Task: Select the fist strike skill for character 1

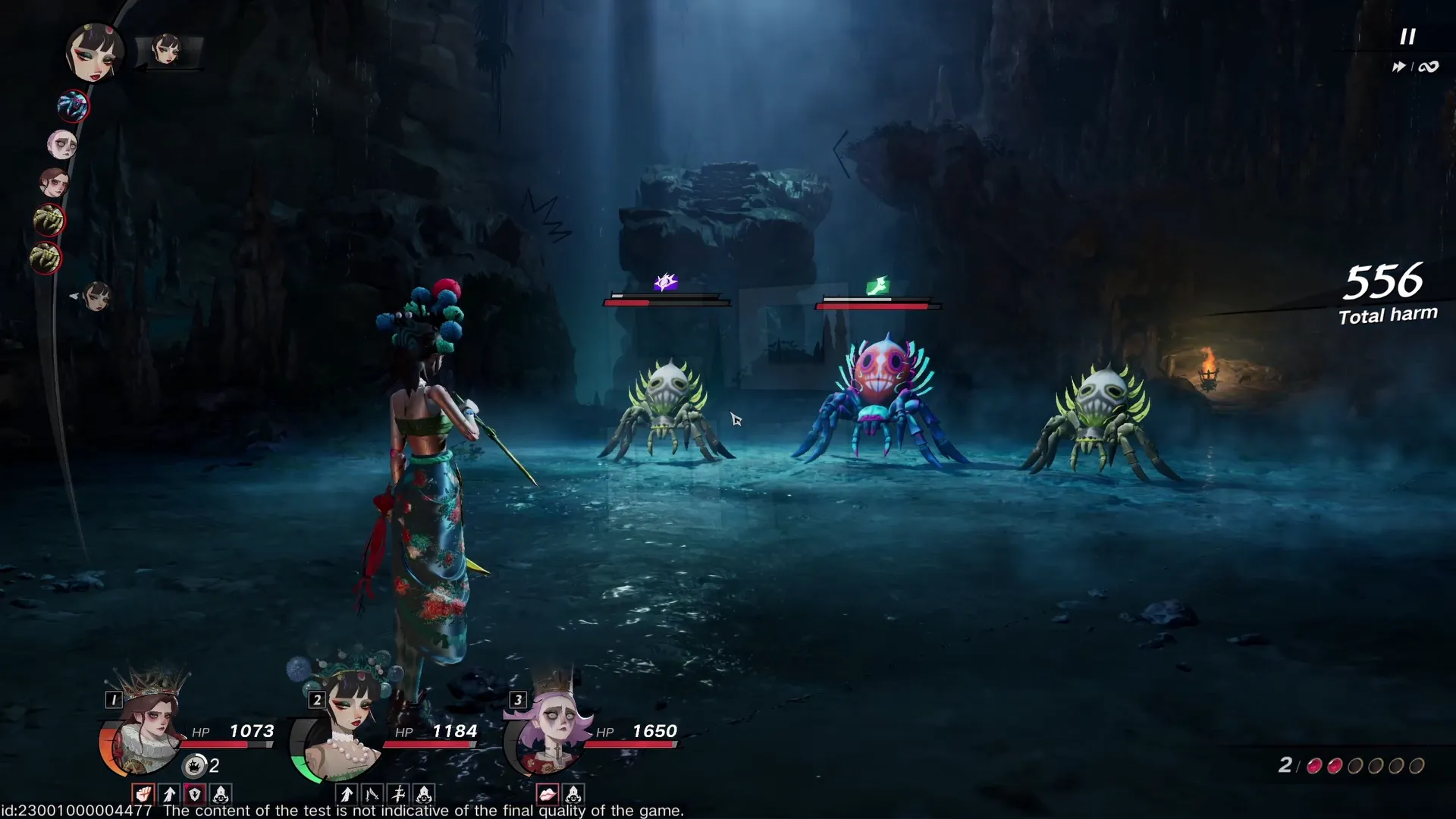Action: (143, 795)
